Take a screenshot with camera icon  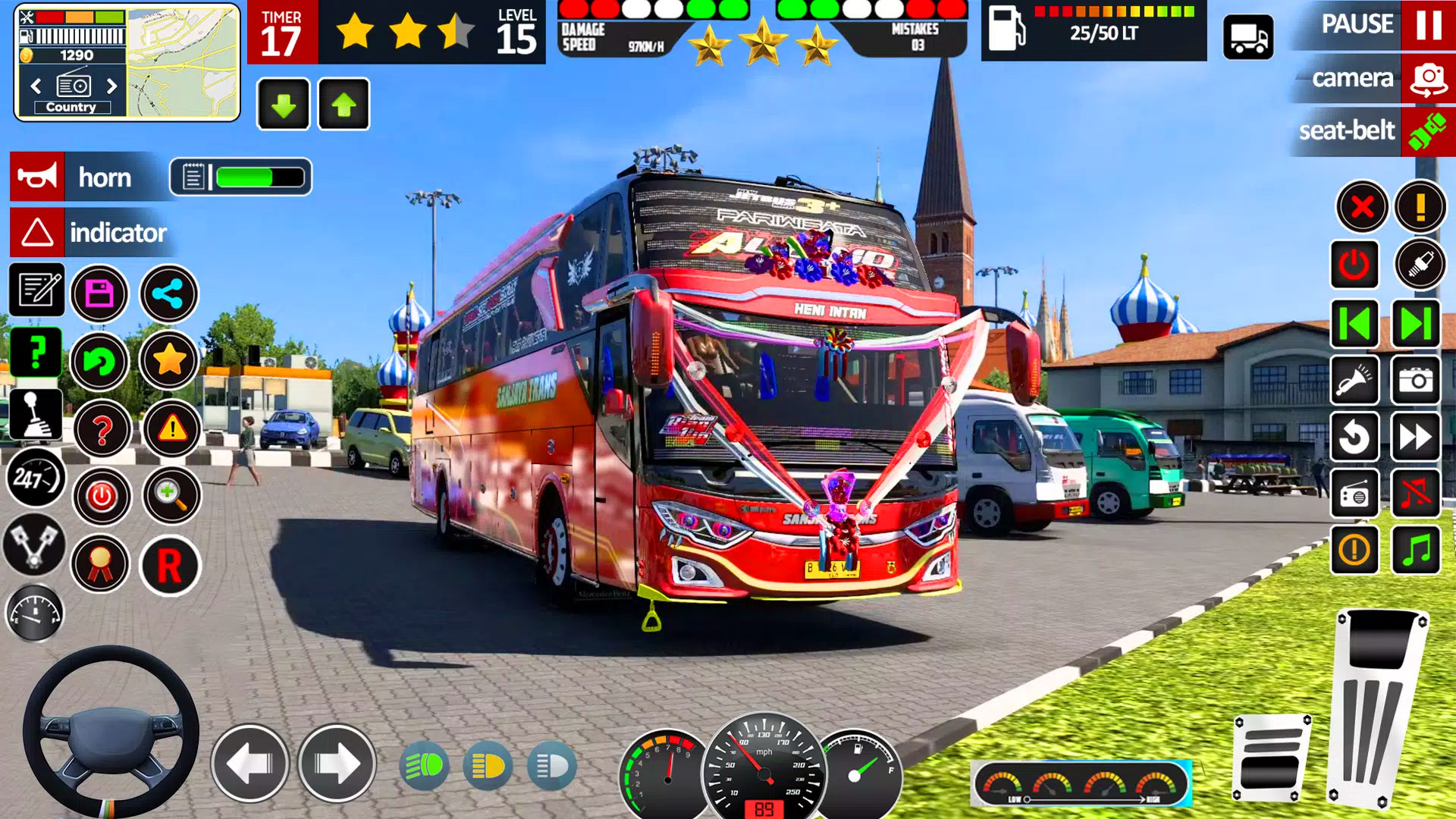click(x=1415, y=380)
